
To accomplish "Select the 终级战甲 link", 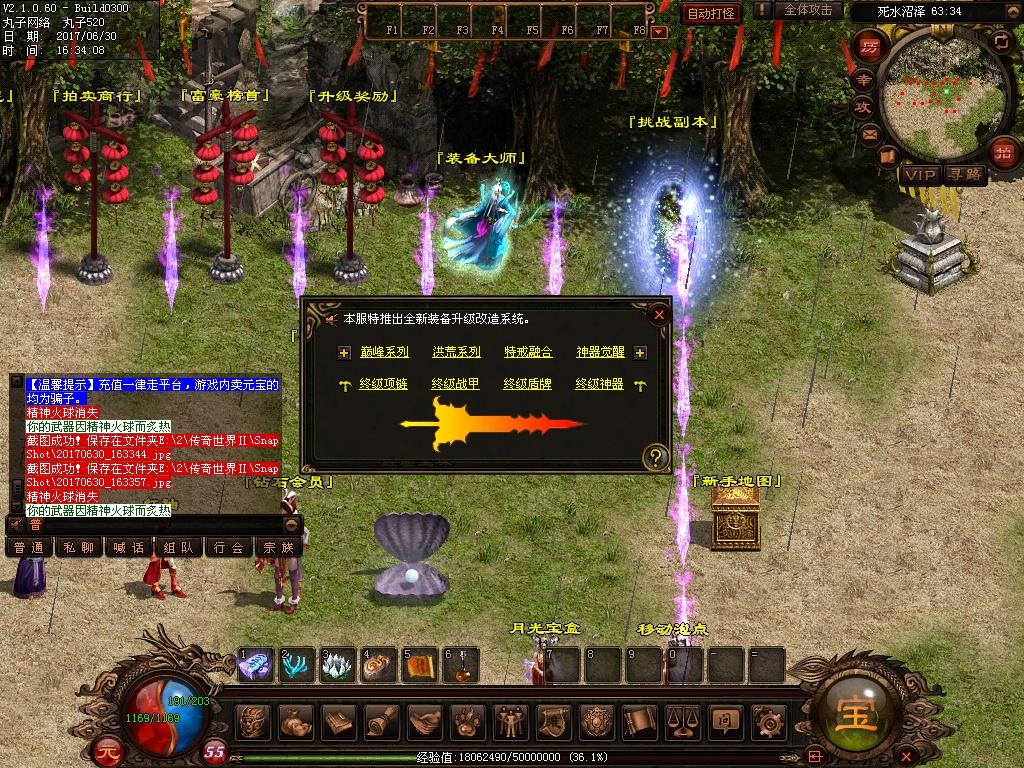I will 456,384.
